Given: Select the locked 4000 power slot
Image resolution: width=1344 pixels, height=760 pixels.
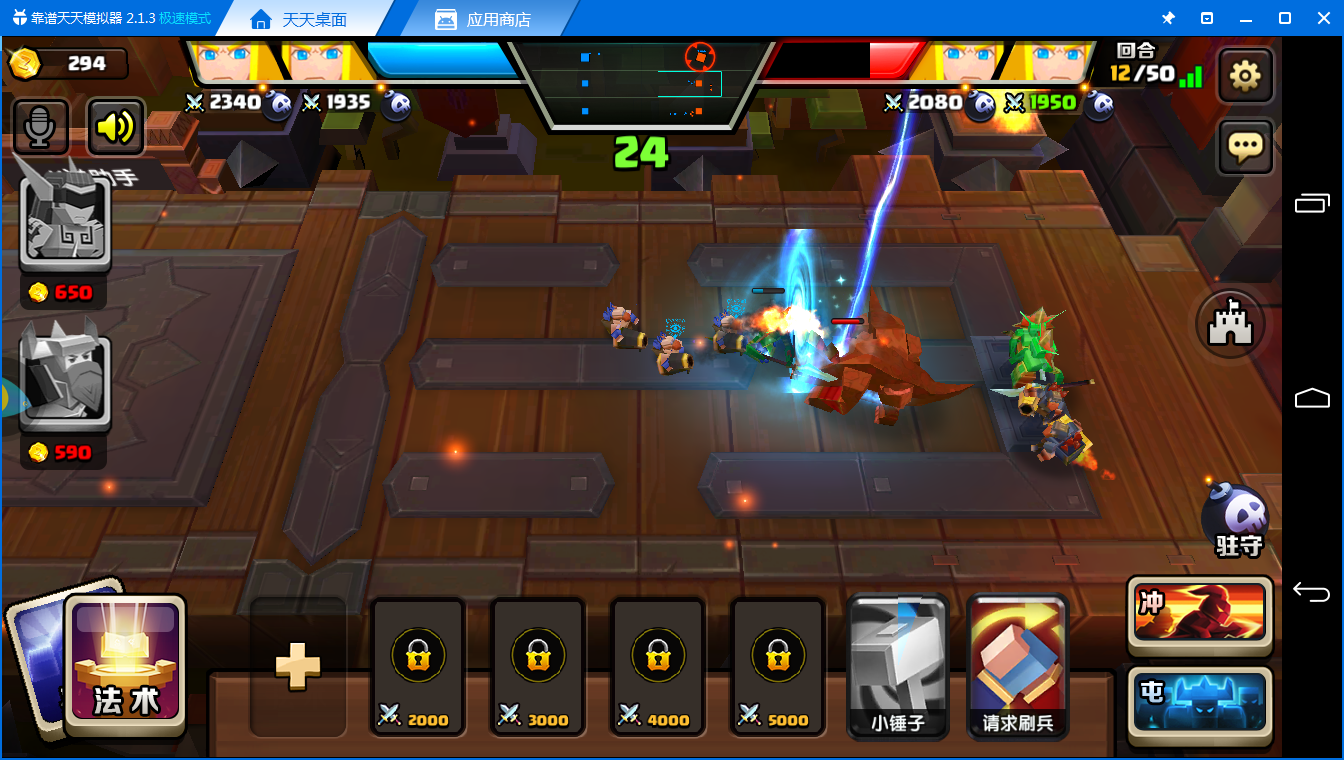Looking at the screenshot, I should point(658,667).
